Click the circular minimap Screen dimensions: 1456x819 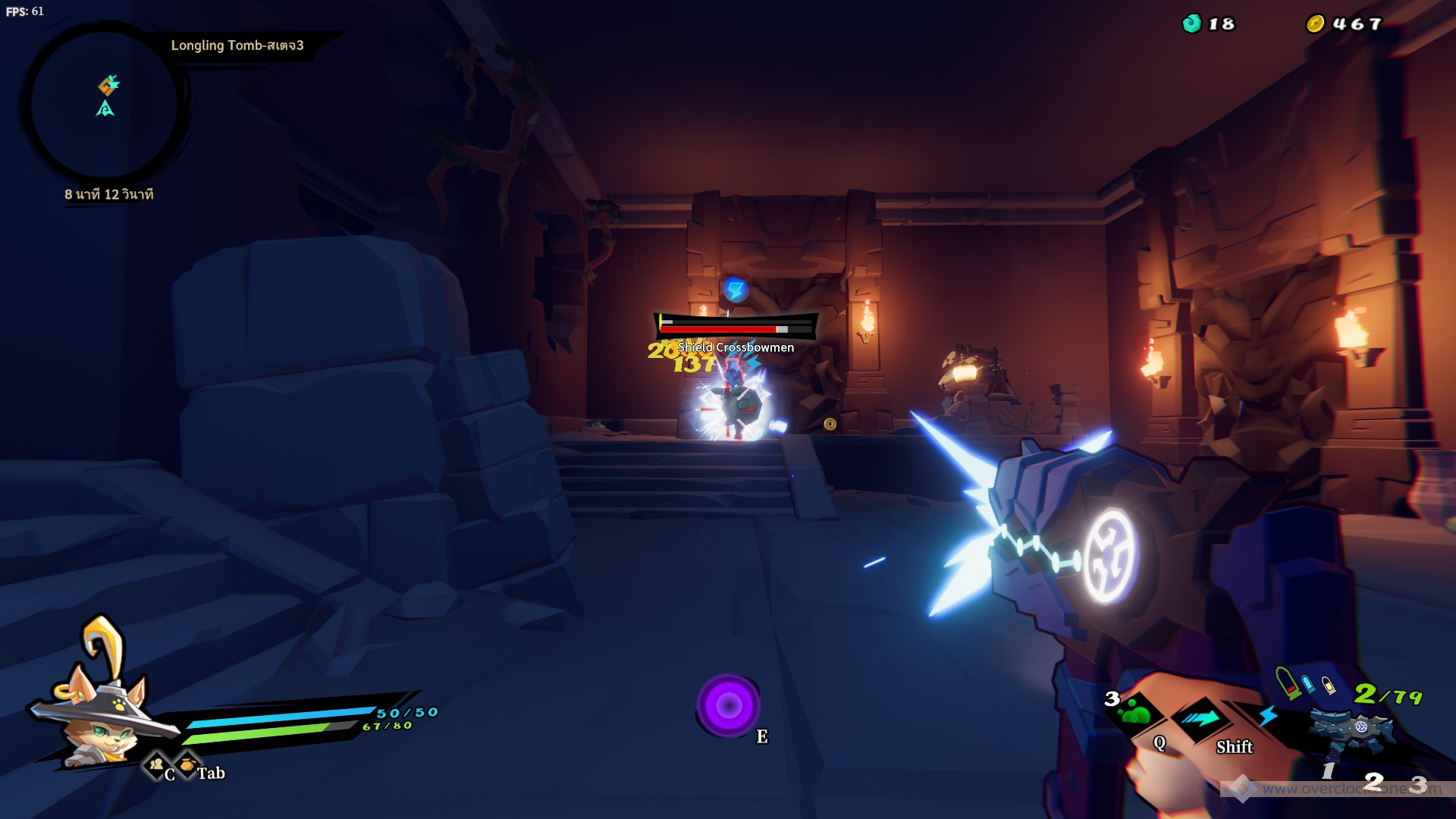[105, 104]
